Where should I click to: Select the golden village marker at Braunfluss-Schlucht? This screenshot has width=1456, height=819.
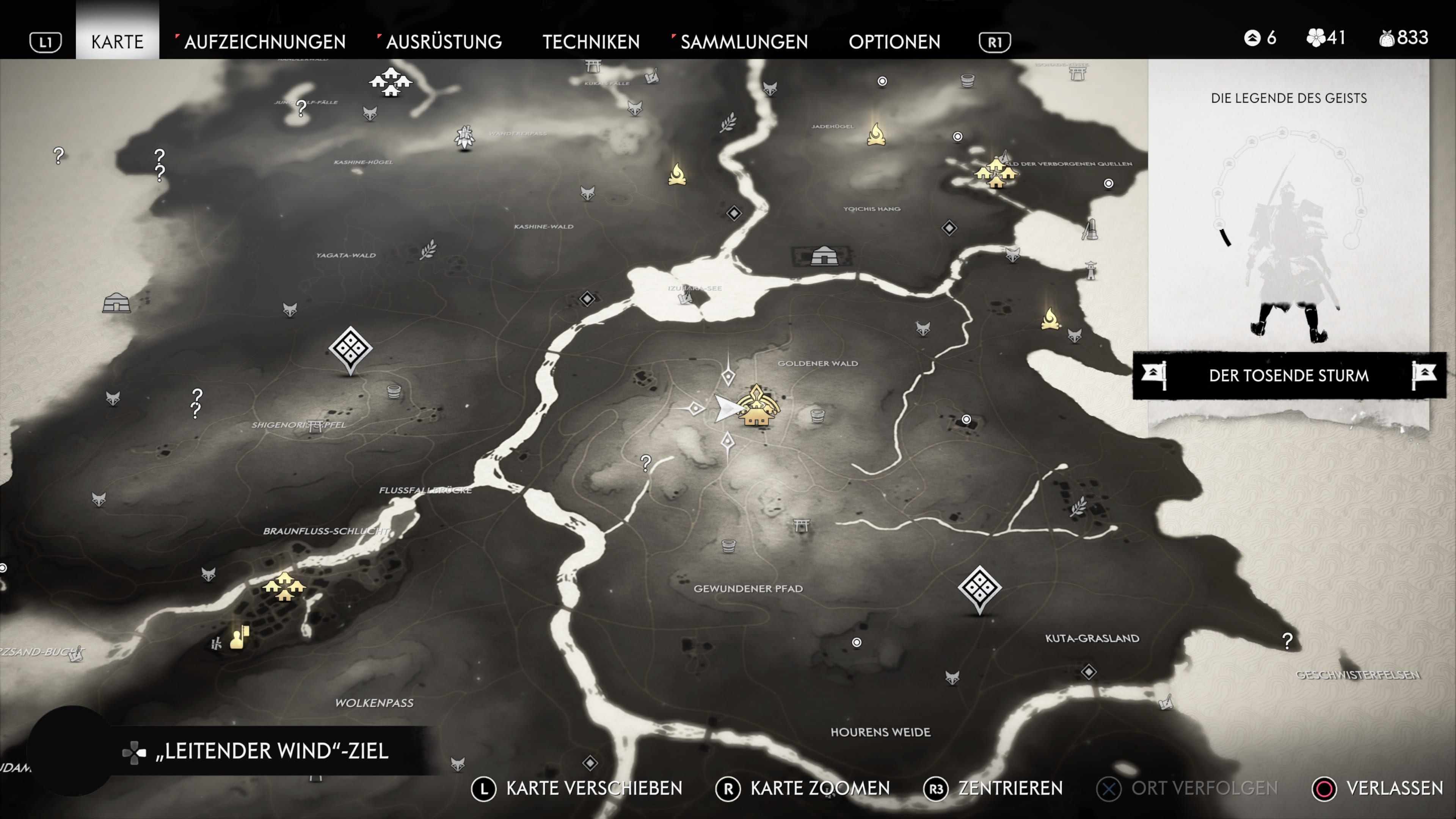click(284, 586)
